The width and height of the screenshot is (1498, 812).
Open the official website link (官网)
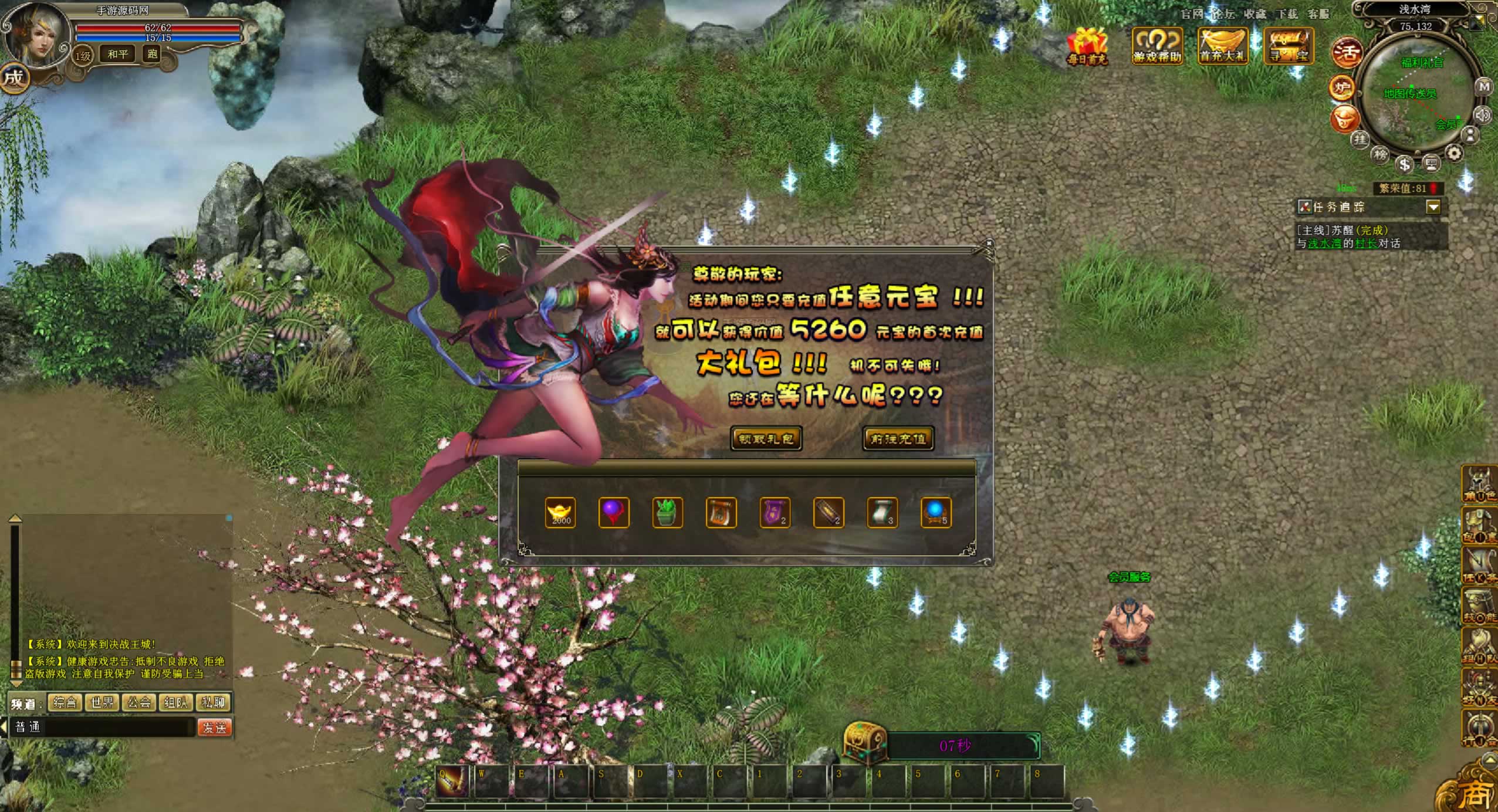pyautogui.click(x=1192, y=13)
